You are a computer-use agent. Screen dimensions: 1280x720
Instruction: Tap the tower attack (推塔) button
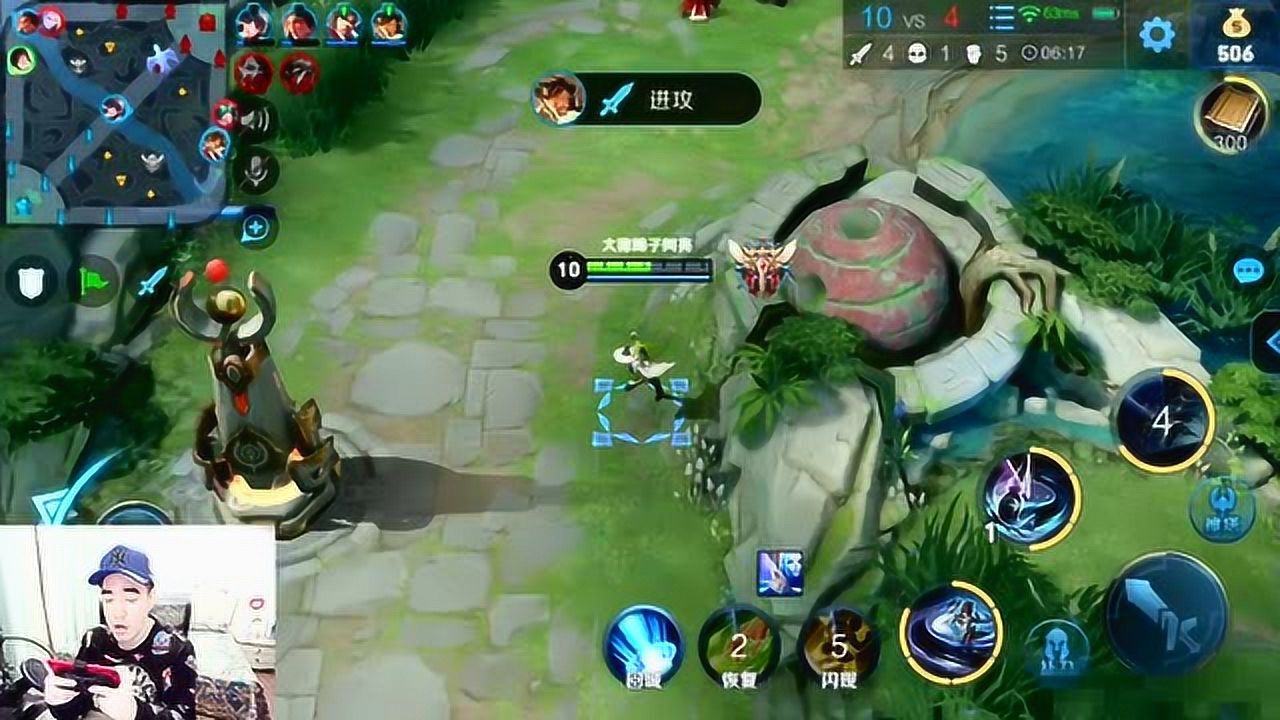coord(1222,506)
